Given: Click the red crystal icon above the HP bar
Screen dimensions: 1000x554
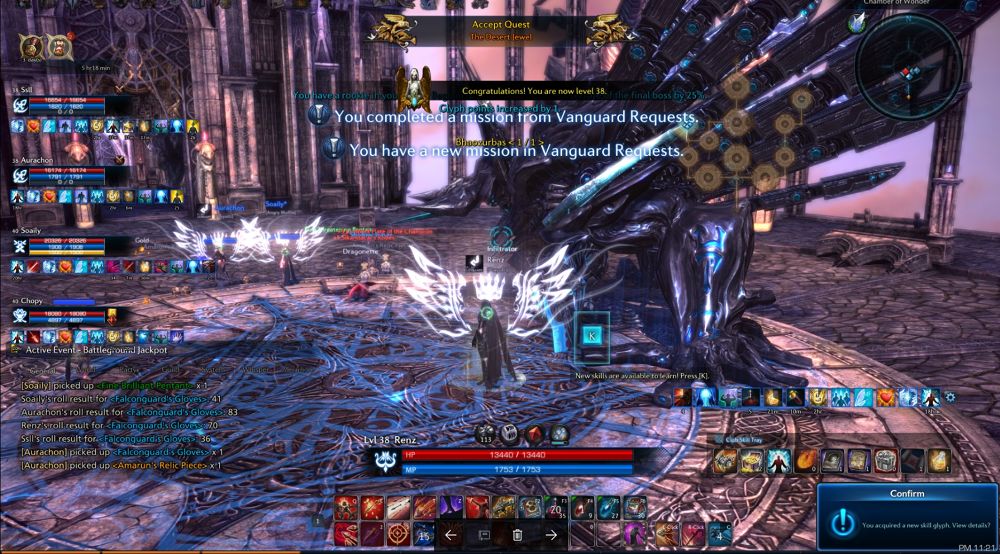Looking at the screenshot, I should 535,434.
